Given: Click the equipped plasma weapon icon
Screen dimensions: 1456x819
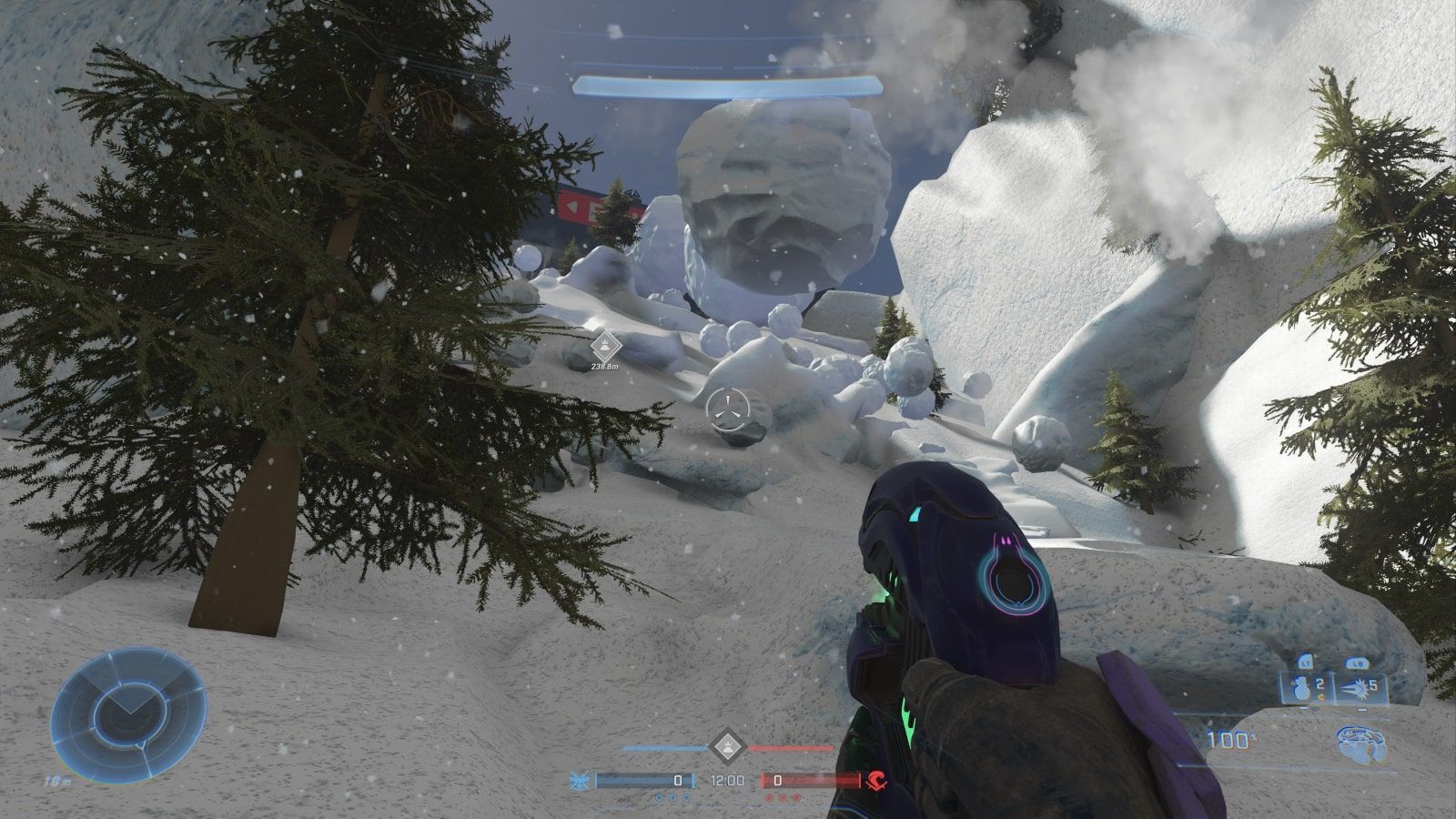Looking at the screenshot, I should point(1362,743).
